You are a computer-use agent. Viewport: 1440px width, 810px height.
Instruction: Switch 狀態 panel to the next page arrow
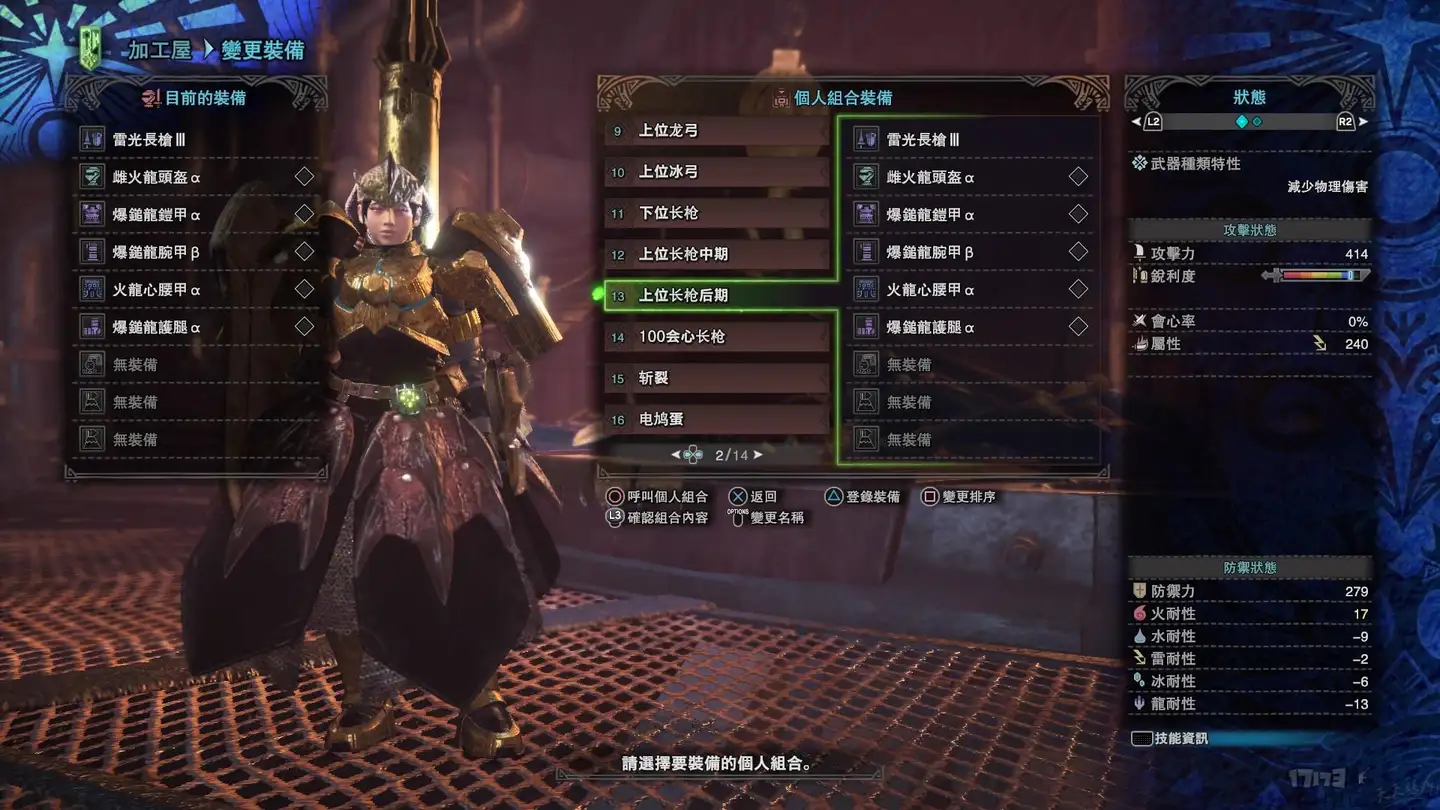pyautogui.click(x=1362, y=122)
